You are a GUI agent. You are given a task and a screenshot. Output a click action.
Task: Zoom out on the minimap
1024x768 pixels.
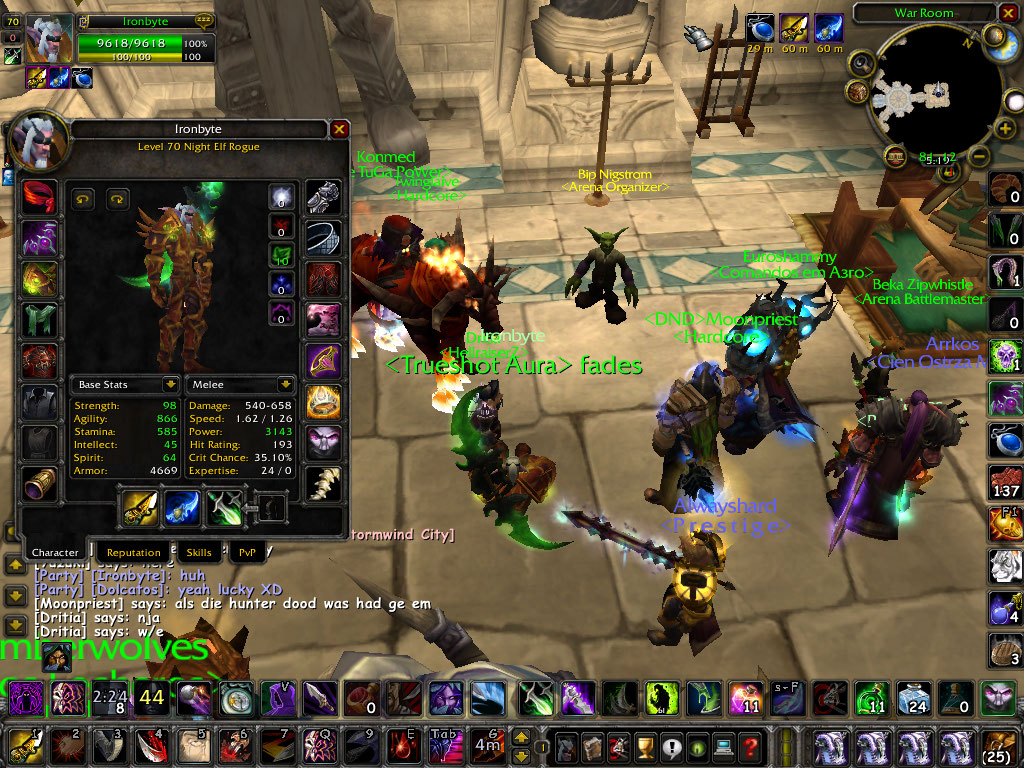click(980, 157)
